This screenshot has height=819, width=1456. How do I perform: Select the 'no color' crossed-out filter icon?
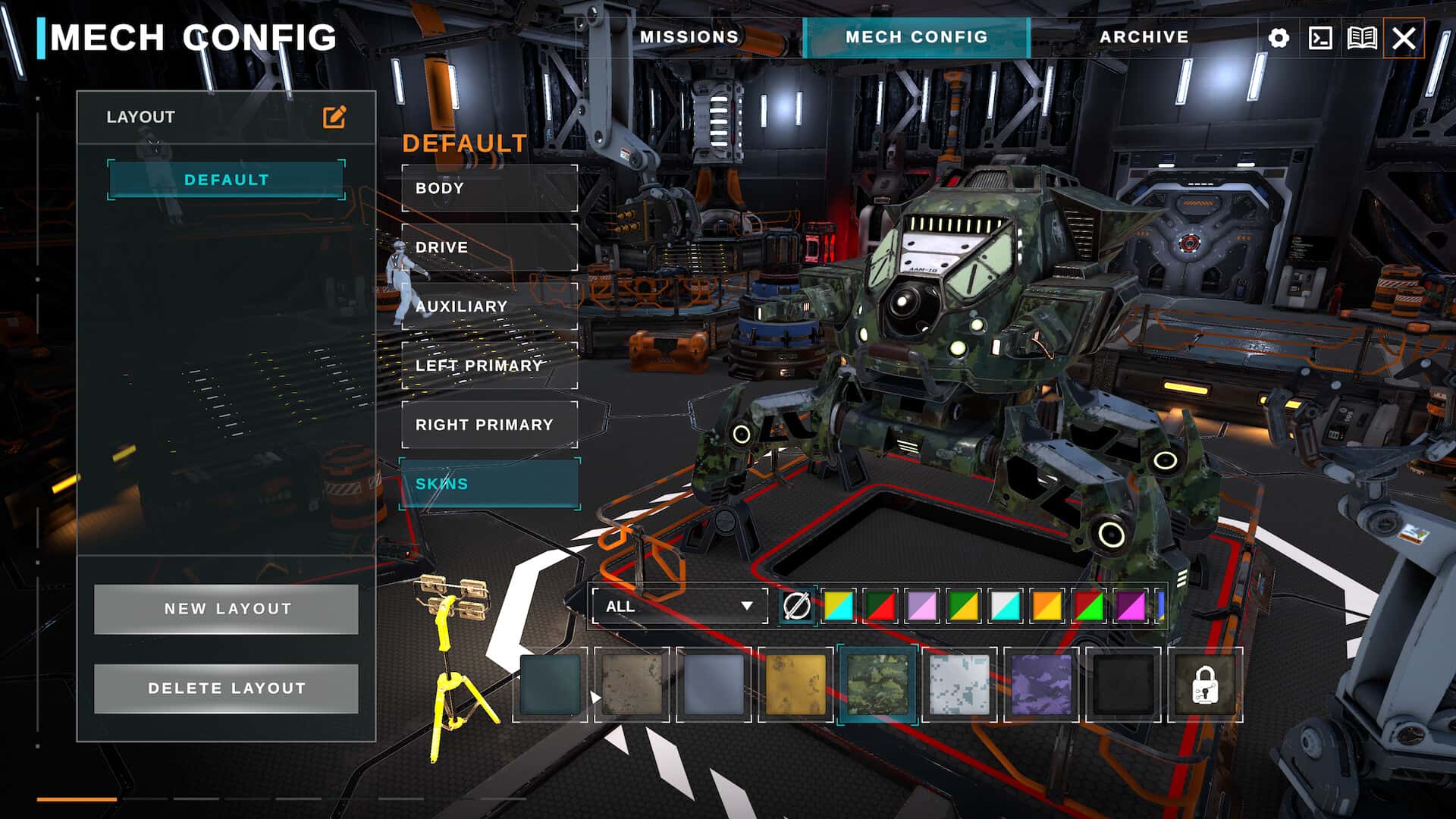click(x=796, y=607)
